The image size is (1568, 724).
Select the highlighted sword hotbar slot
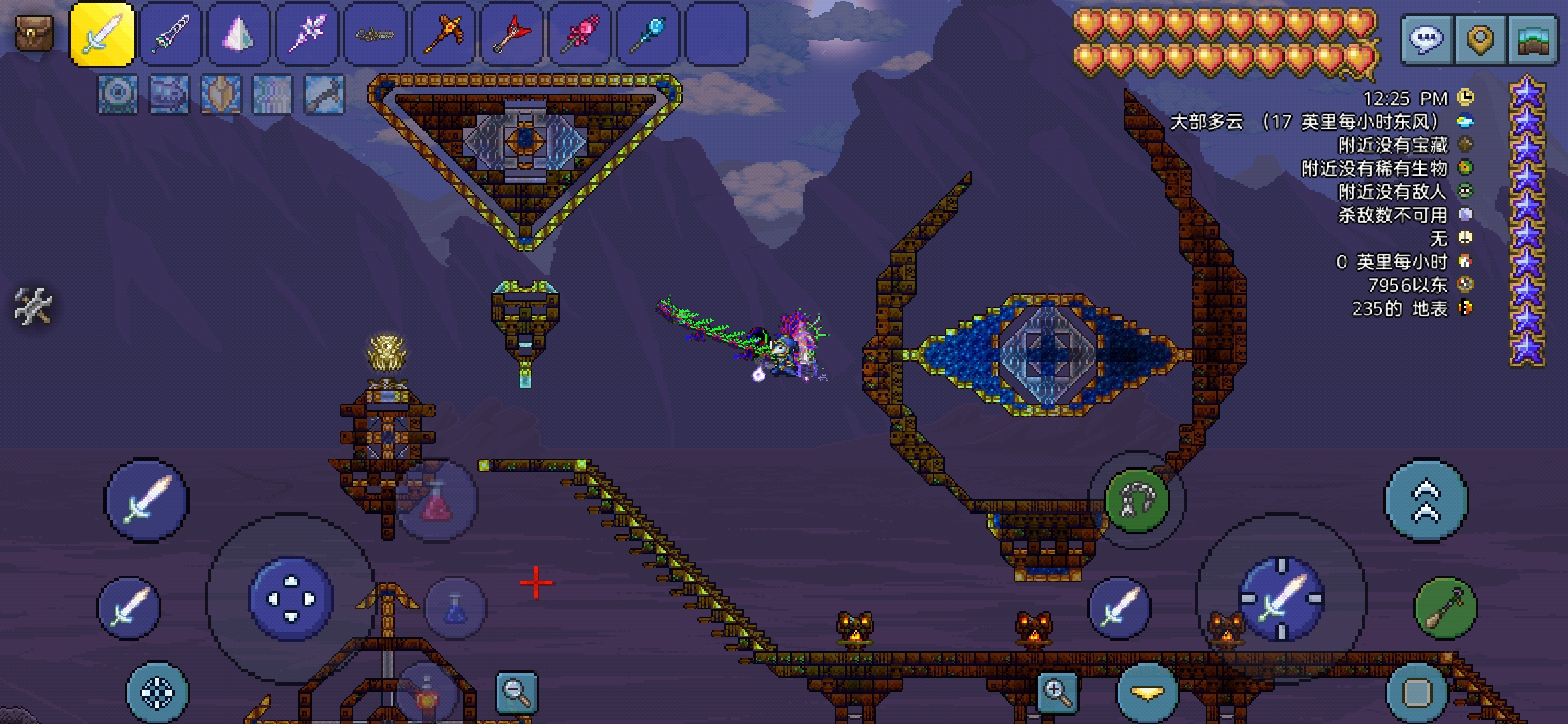tap(103, 35)
